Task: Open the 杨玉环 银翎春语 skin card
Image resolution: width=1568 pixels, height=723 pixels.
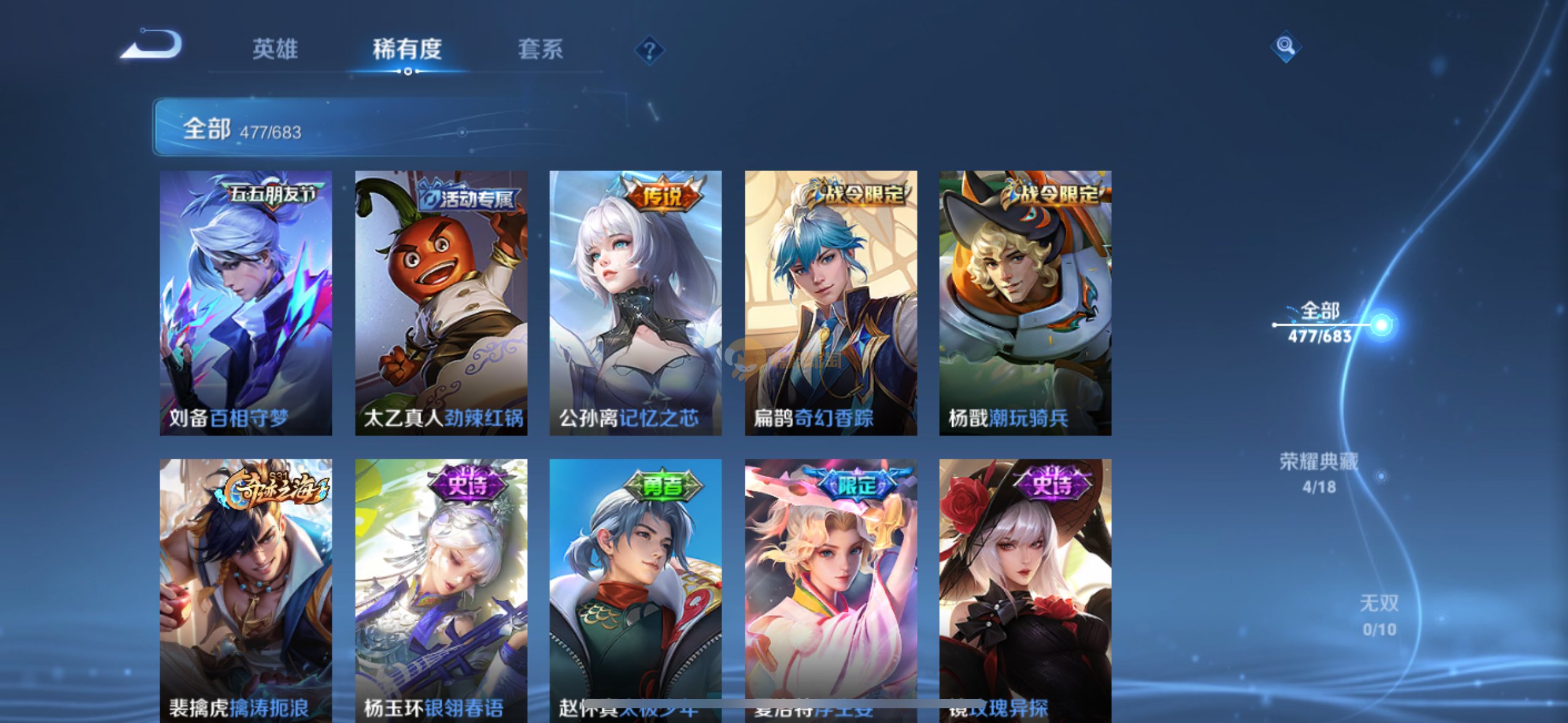Action: (440, 589)
